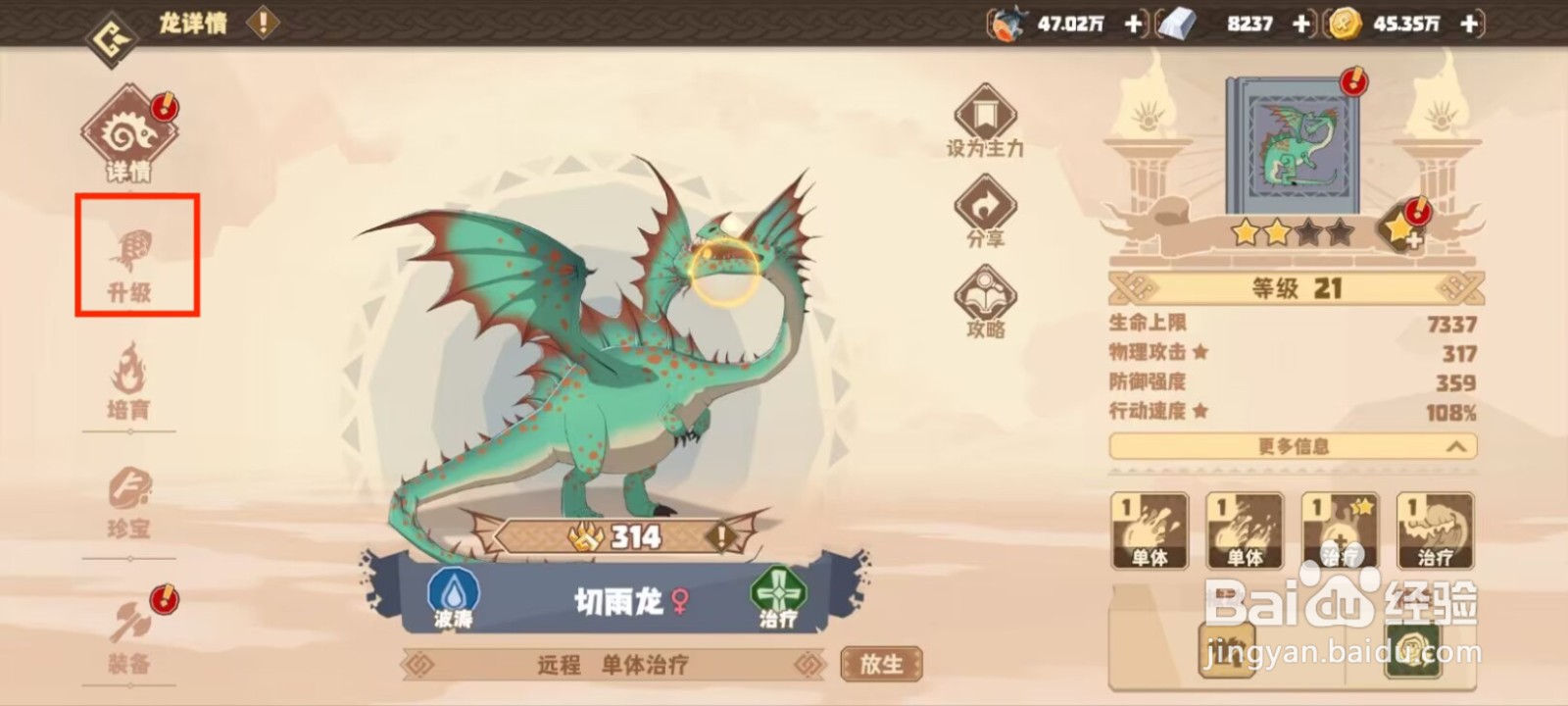Screen dimensions: 1568x706
Task: Tap the star upgrade icon beside rating stars
Action: tap(1403, 231)
